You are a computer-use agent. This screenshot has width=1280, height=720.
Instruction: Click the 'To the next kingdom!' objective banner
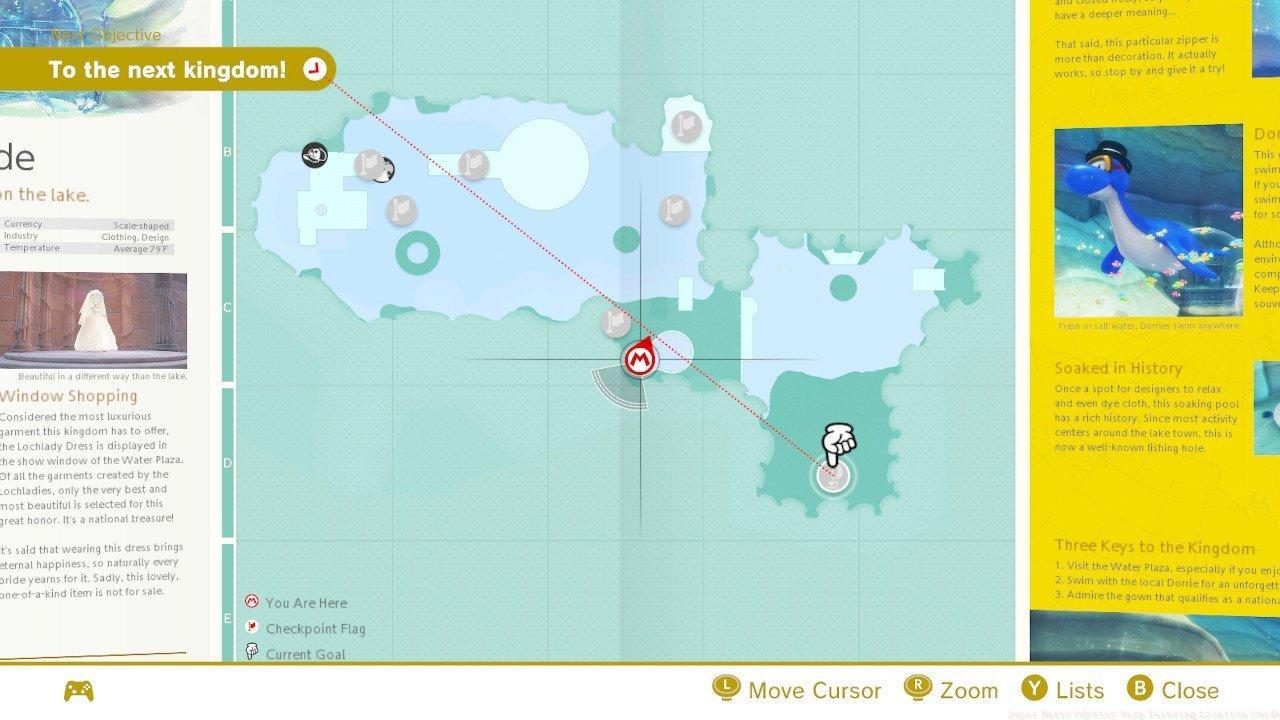(x=168, y=70)
